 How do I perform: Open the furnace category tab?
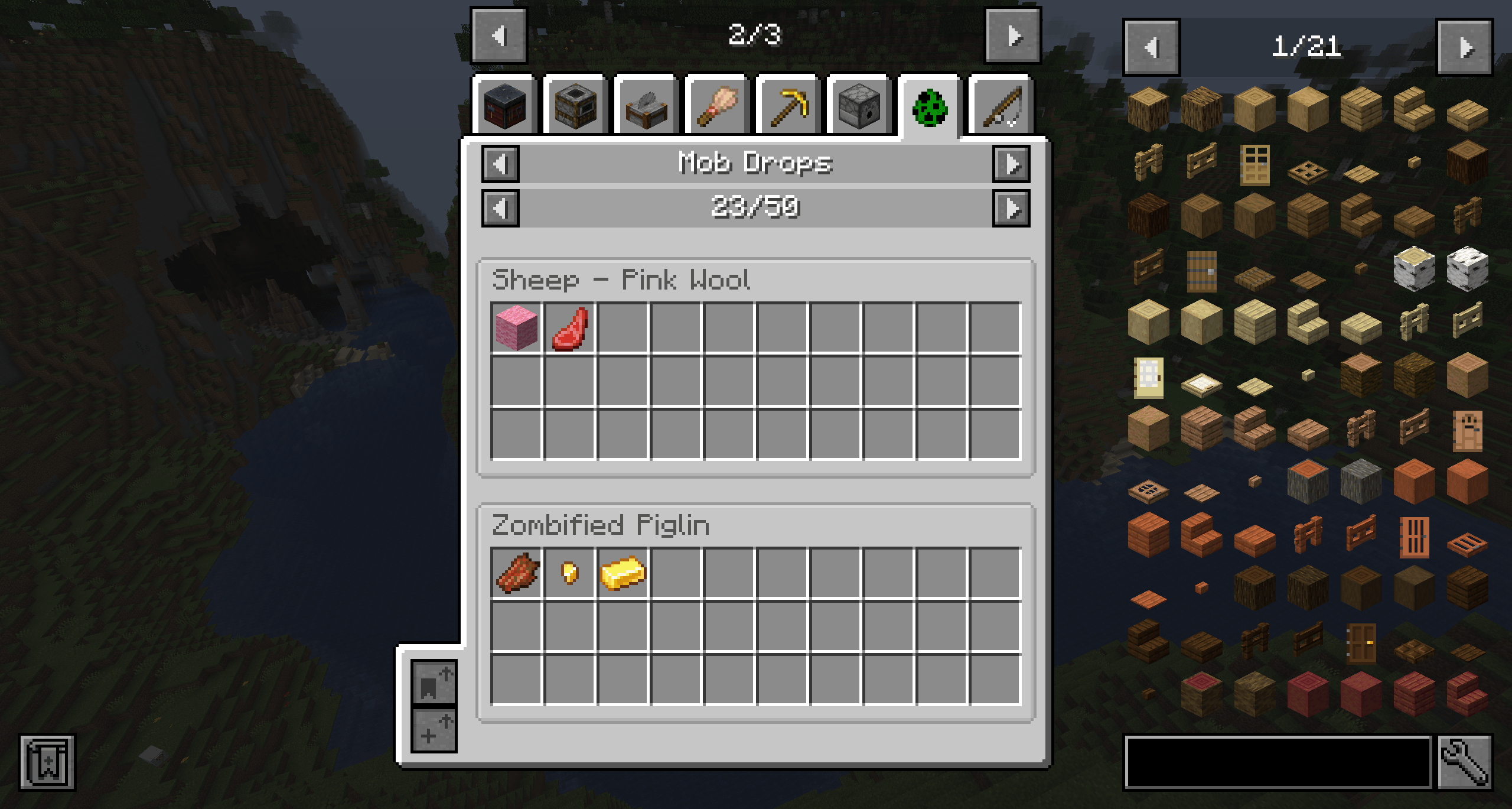(576, 108)
